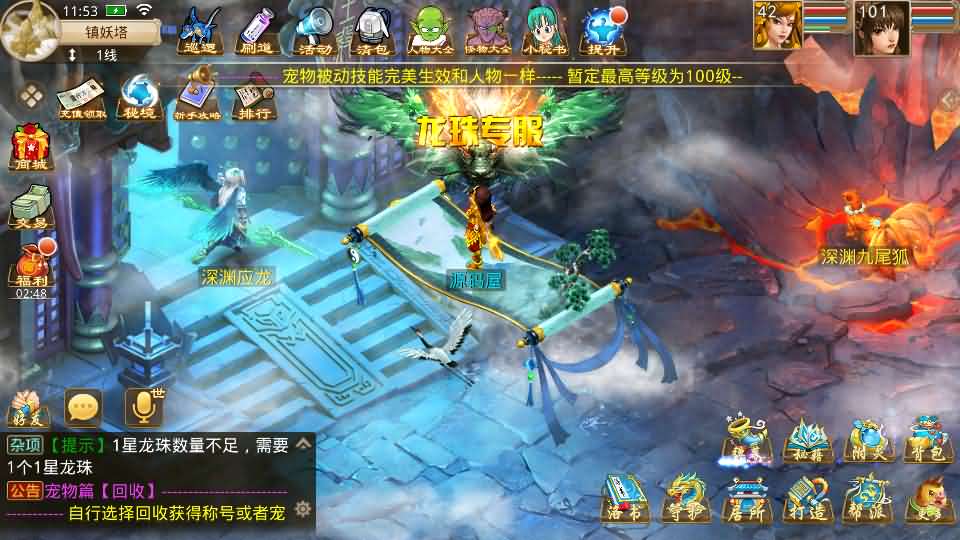The image size is (960, 540).
Task: Open the chat settings gear icon
Action: [303, 508]
